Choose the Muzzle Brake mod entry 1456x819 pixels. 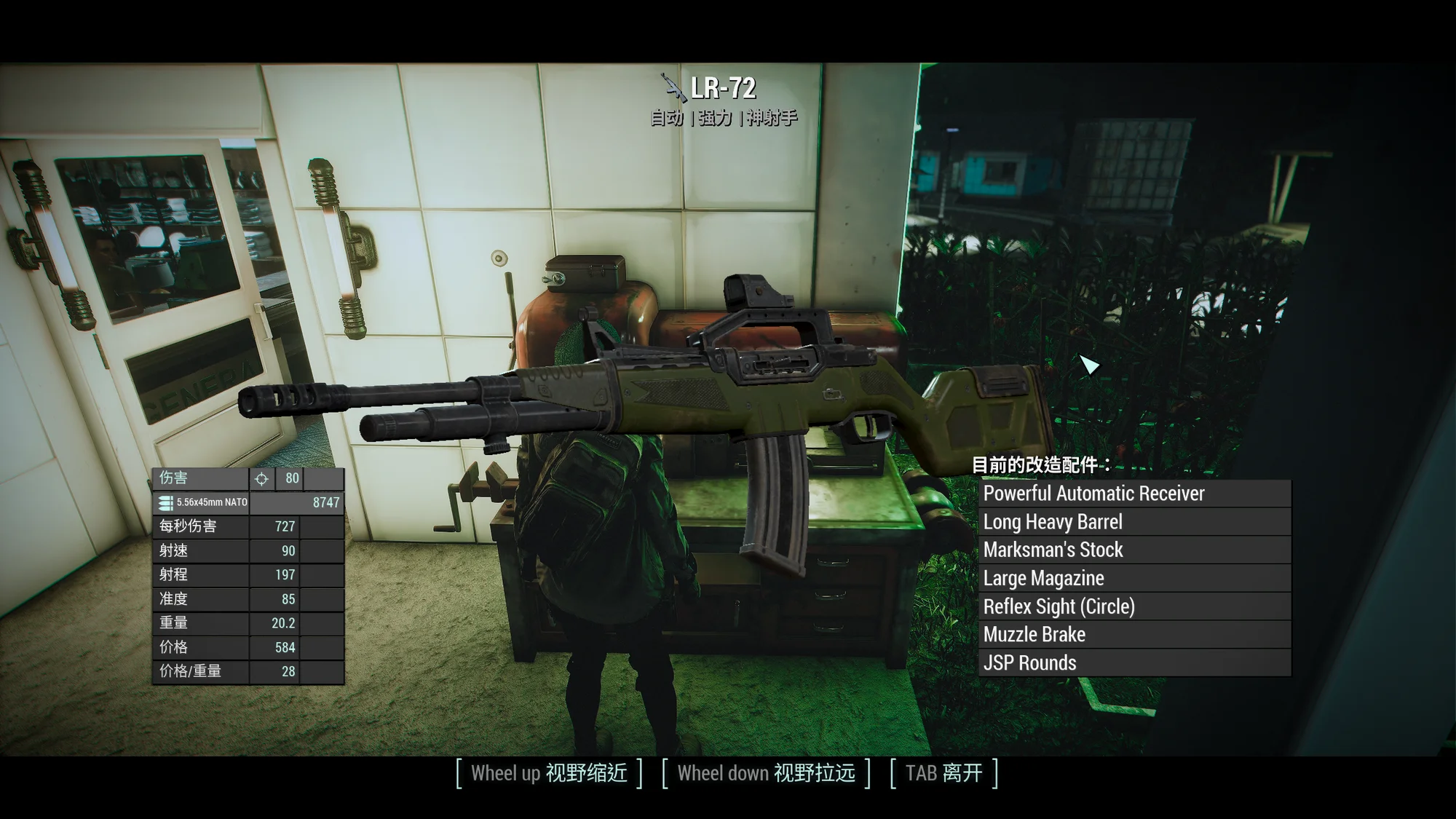click(1134, 635)
